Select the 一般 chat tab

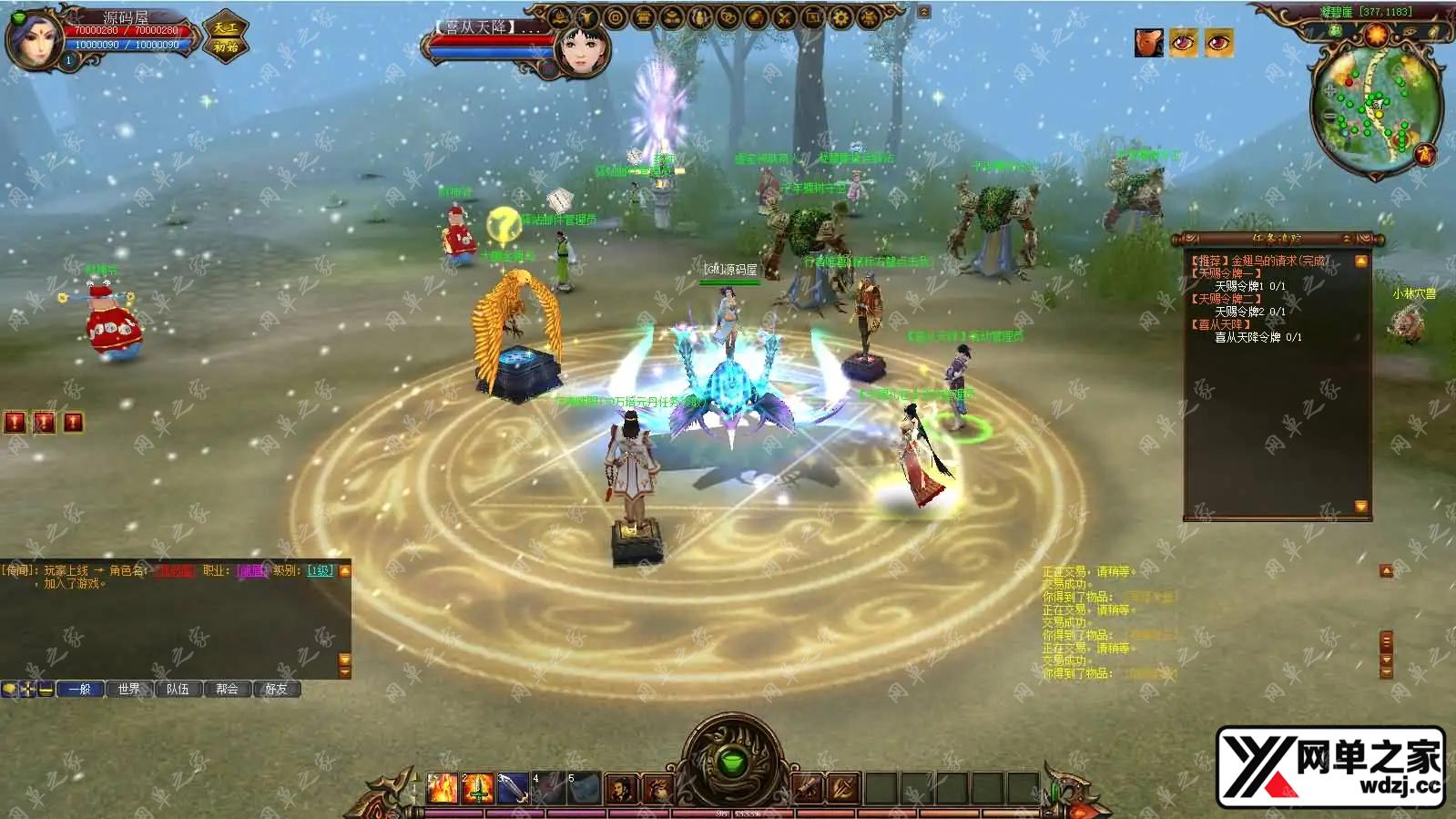pos(80,689)
